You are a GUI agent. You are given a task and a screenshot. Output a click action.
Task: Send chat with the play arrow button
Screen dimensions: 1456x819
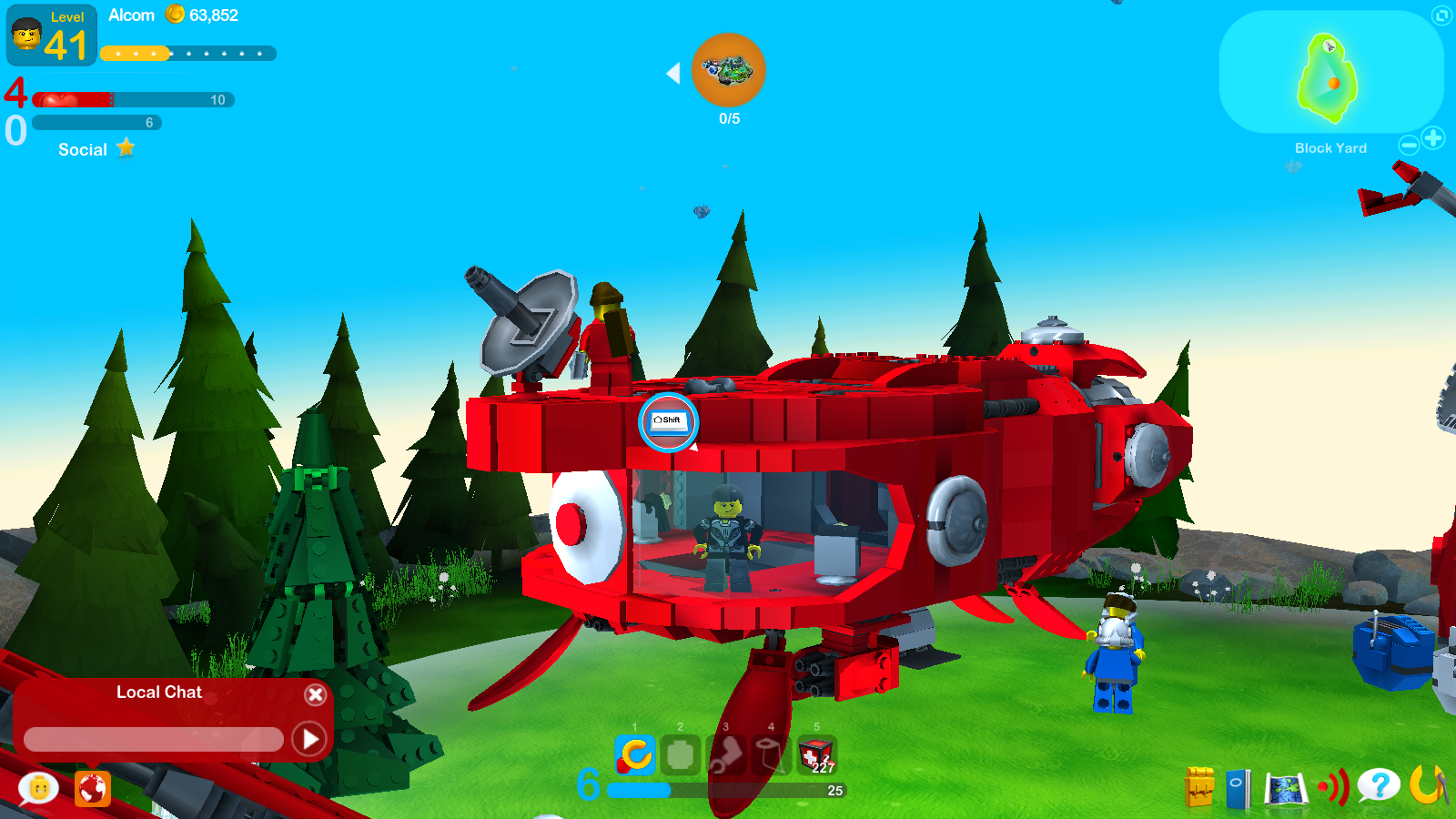pos(309,740)
